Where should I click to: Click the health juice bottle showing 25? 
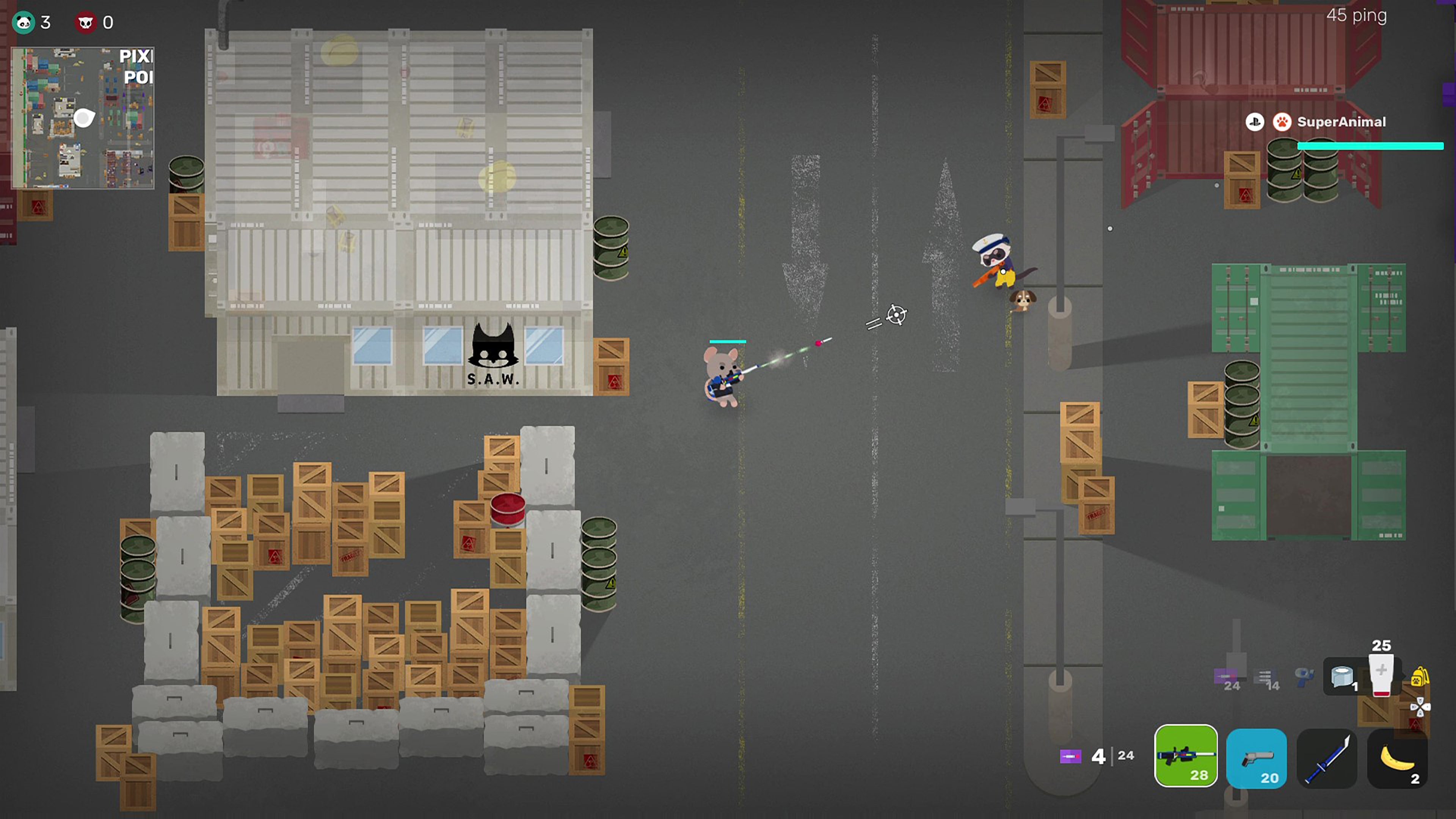tap(1381, 676)
